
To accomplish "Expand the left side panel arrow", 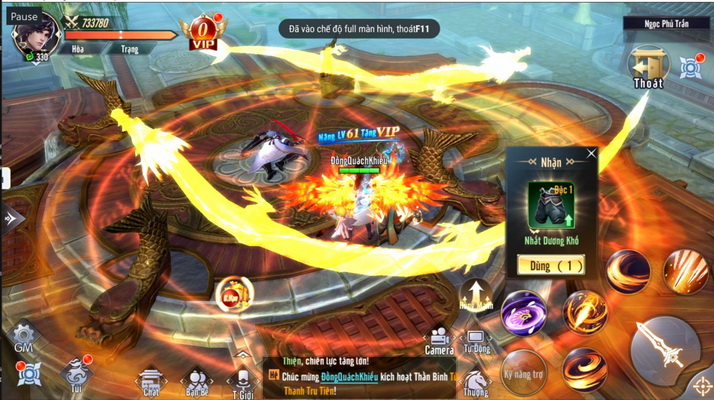I will point(12,216).
